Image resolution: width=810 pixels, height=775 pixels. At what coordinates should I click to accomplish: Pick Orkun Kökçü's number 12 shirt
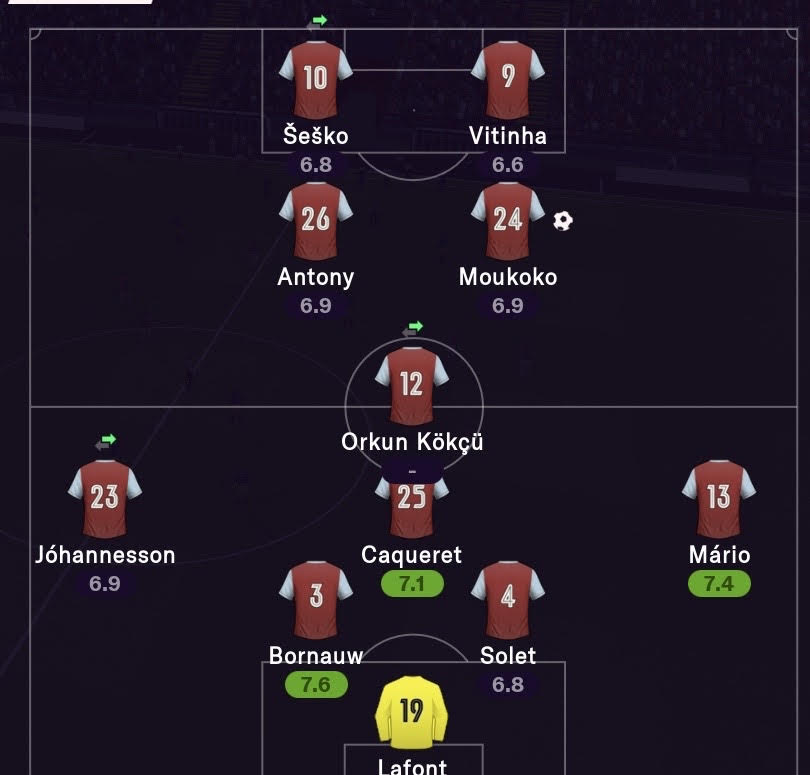pyautogui.click(x=411, y=385)
